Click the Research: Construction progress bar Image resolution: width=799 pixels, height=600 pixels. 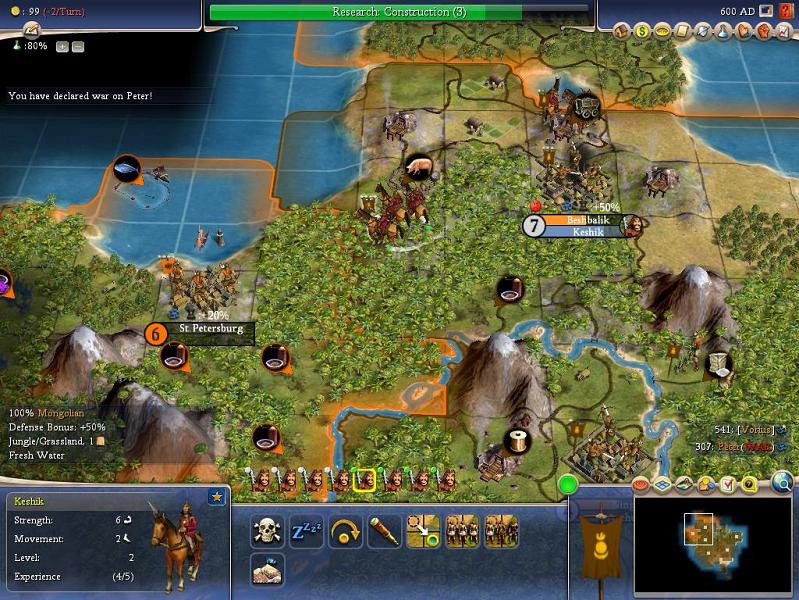point(402,12)
